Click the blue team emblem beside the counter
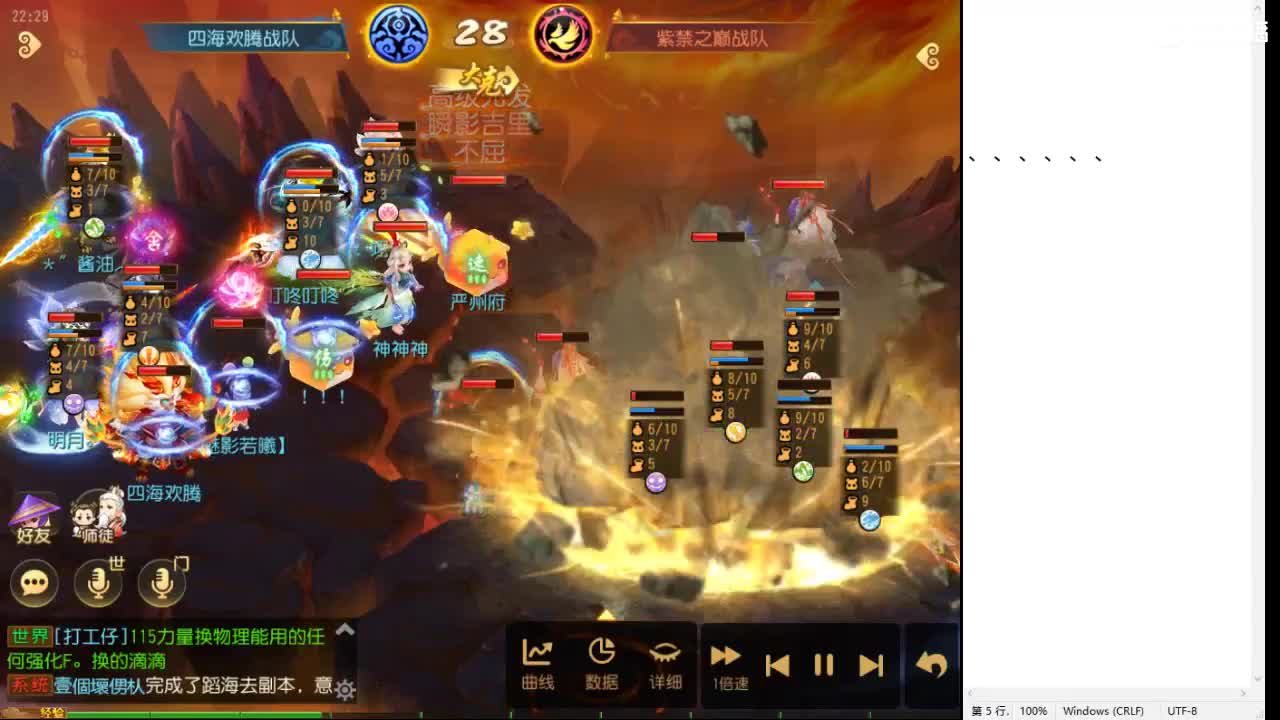This screenshot has height=720, width=1280. 398,33
